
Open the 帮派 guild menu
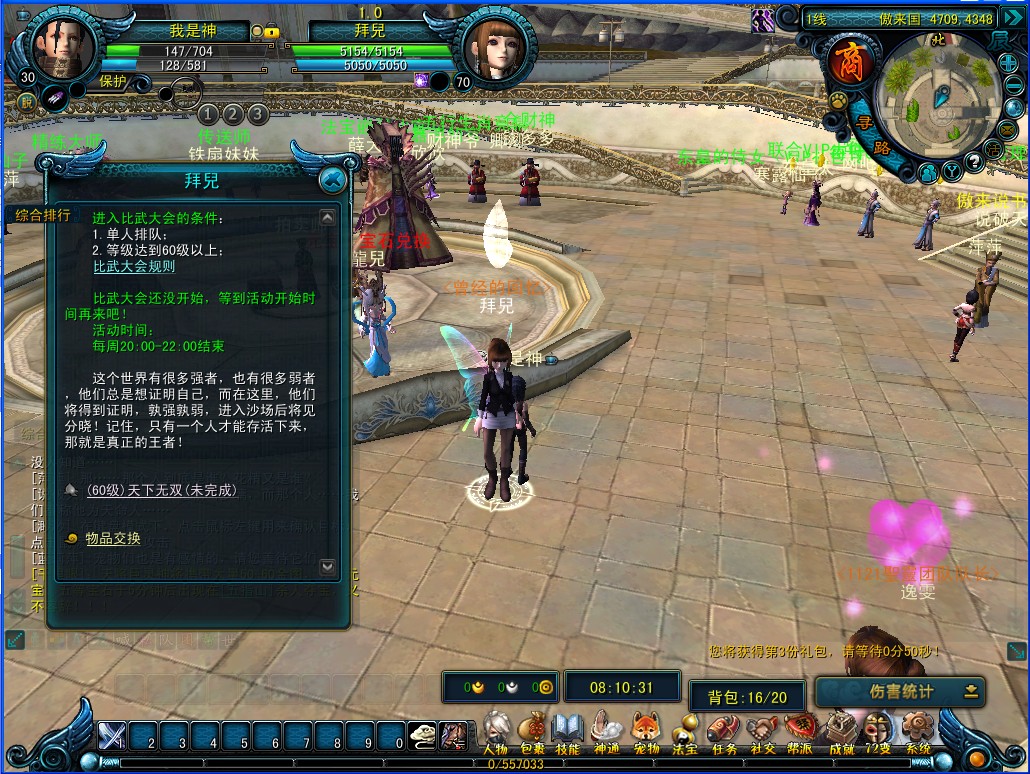tap(799, 731)
